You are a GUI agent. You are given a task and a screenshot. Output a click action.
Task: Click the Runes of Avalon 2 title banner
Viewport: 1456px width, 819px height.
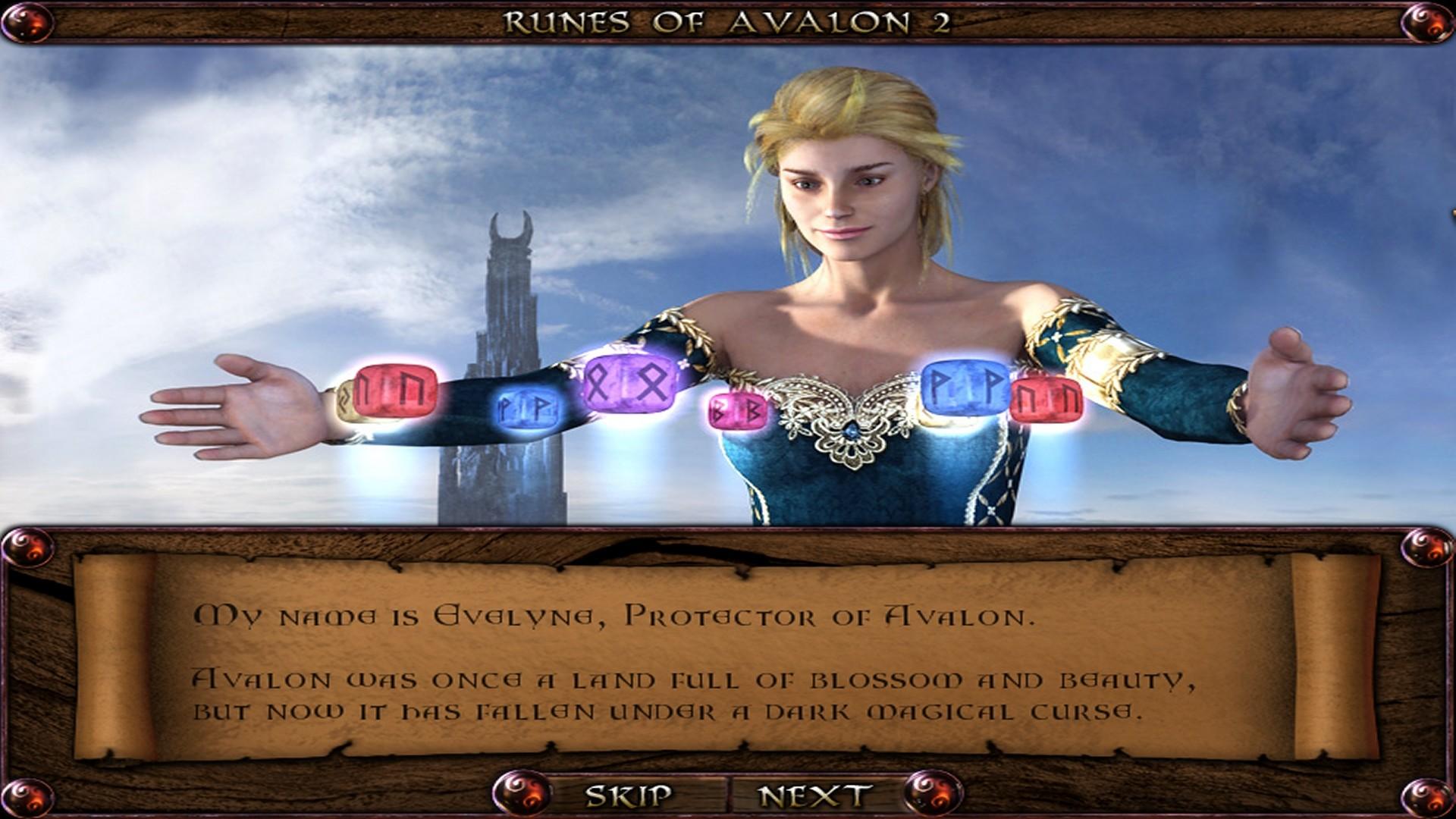point(728,21)
